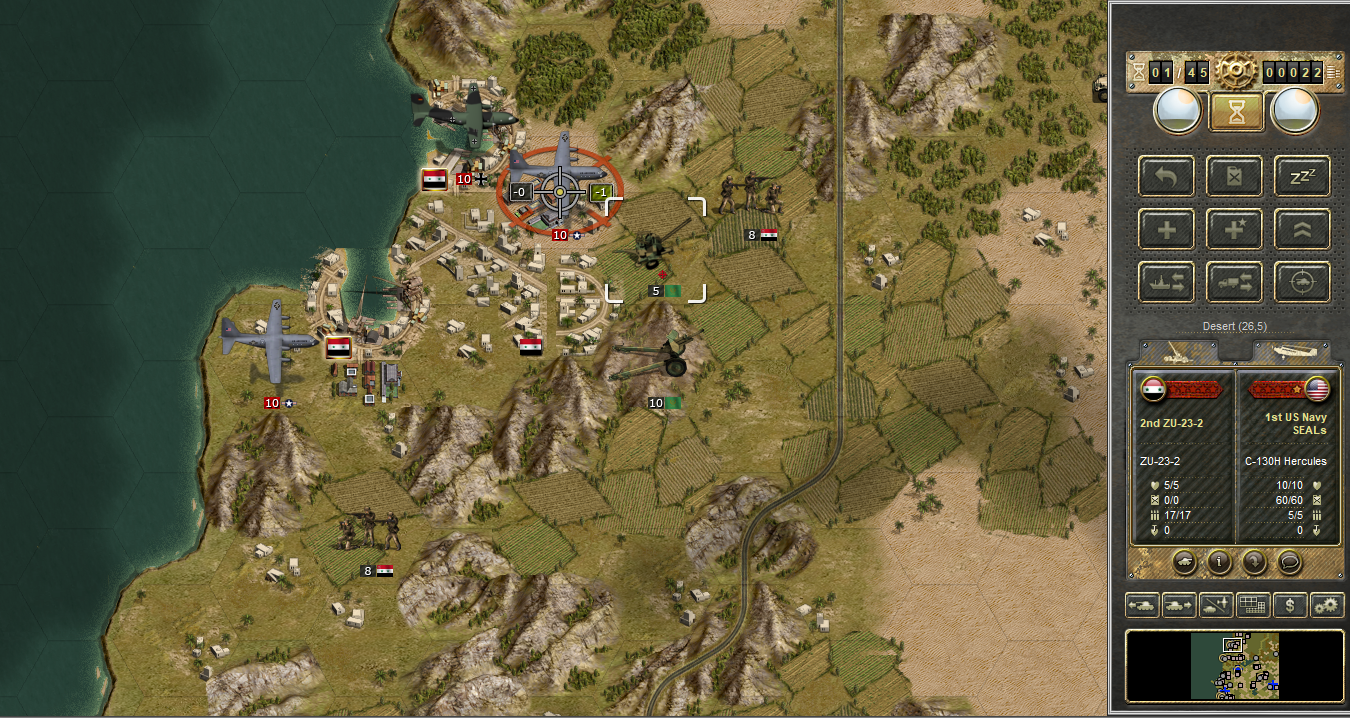Select the next unit (tank with right arrow)
The image size is (1350, 718).
(x=1180, y=605)
